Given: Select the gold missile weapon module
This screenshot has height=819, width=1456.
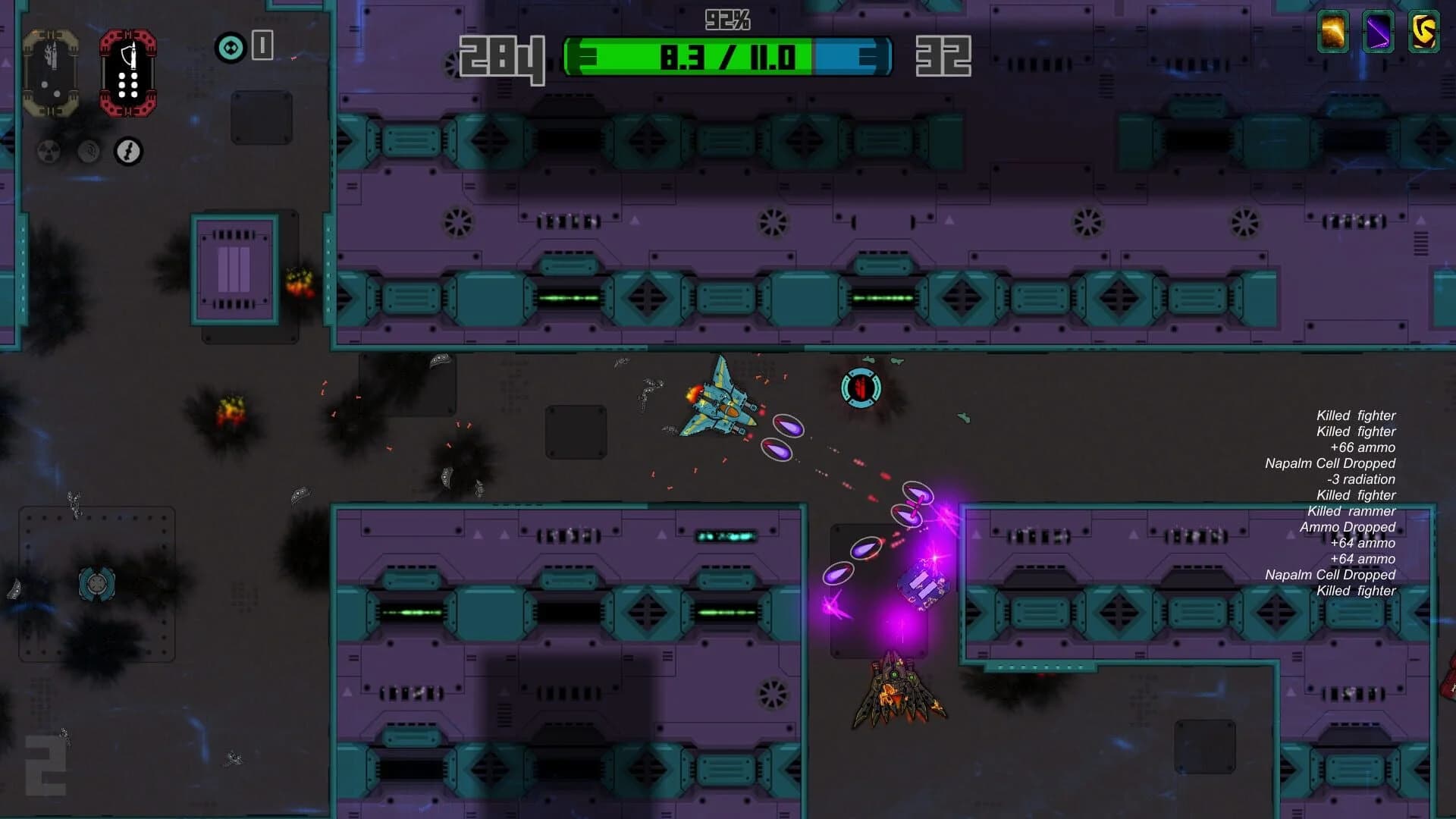Looking at the screenshot, I should (53, 72).
